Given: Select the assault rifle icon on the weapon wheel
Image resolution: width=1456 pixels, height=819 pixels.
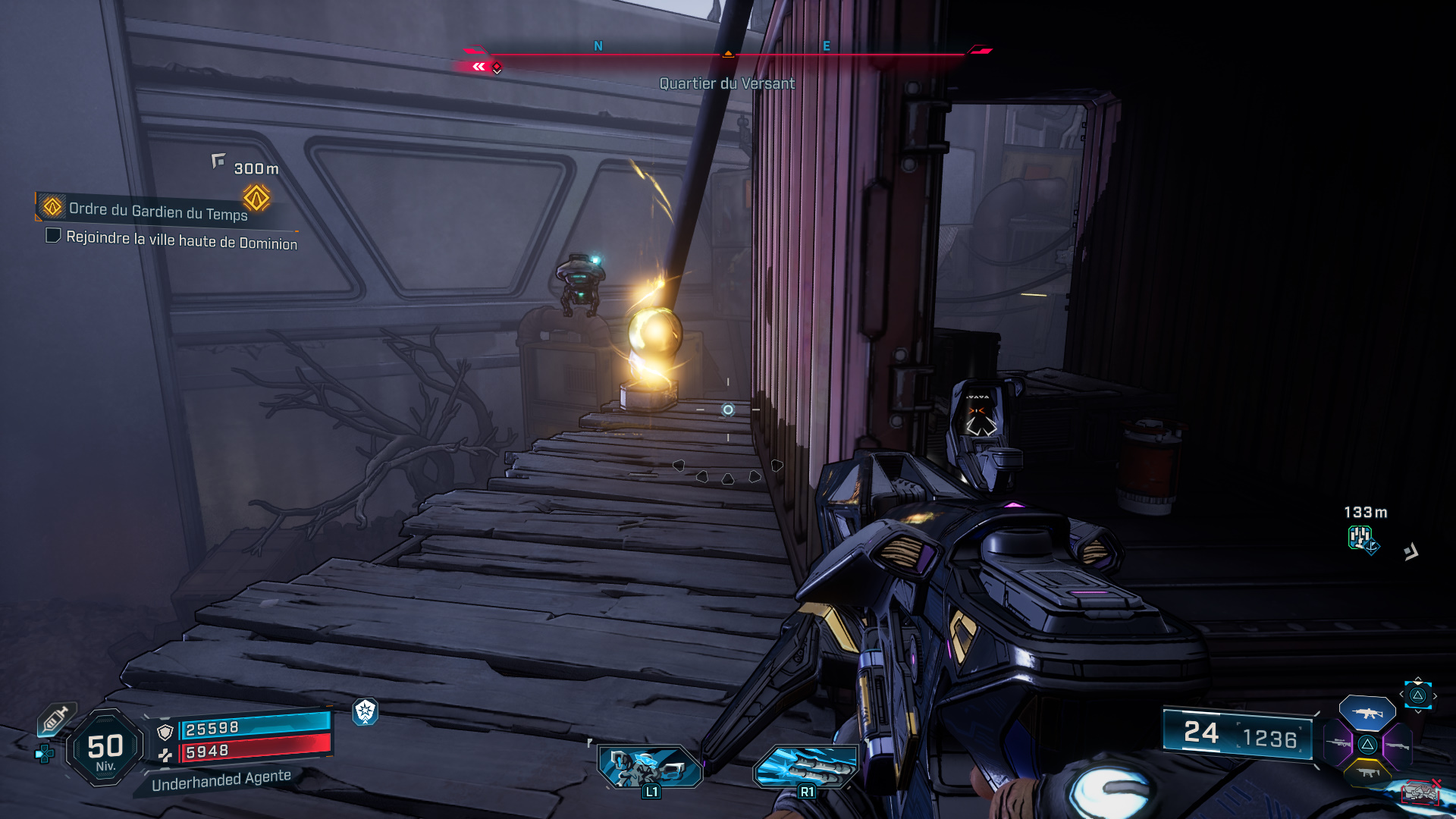Looking at the screenshot, I should coord(1367,714).
